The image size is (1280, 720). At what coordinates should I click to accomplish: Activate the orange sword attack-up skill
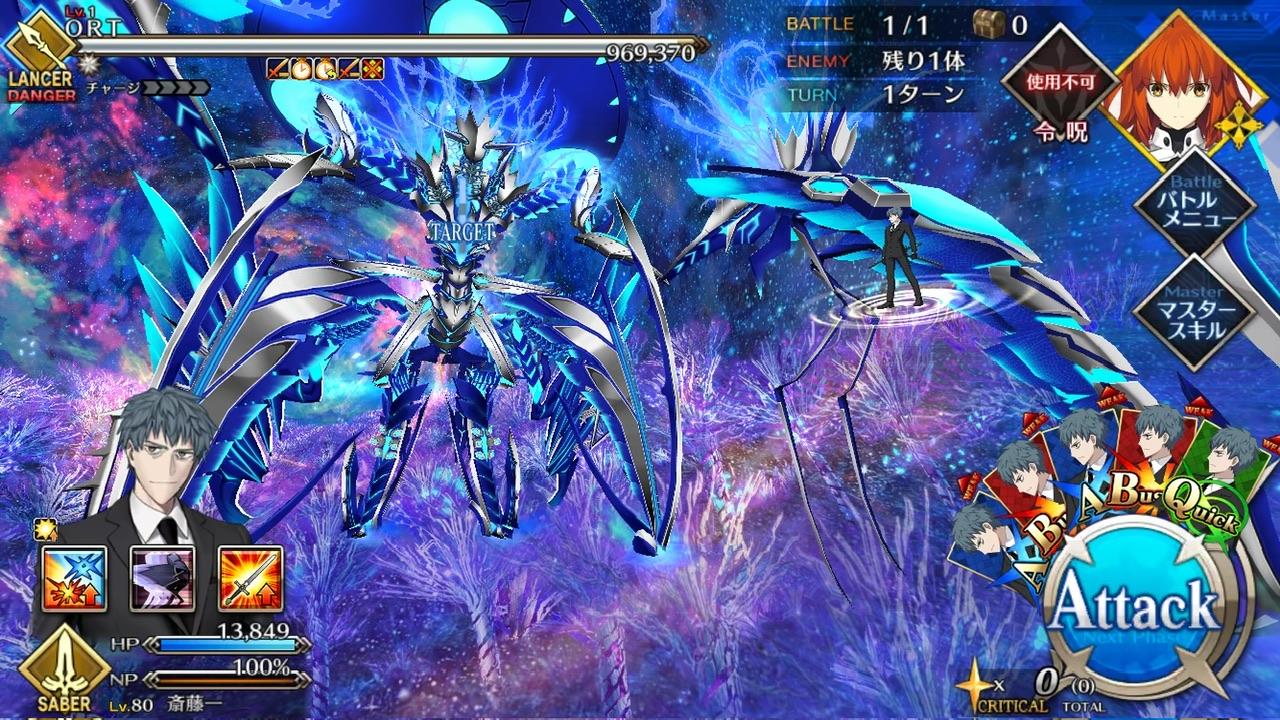[250, 579]
